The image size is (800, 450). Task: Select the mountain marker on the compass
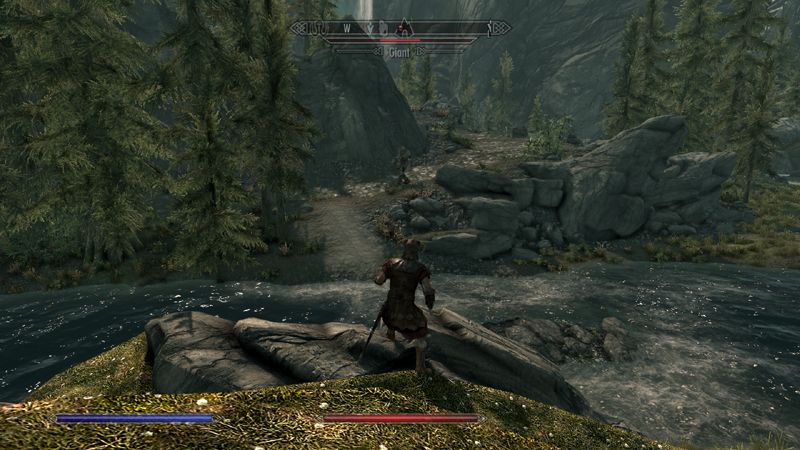403,28
